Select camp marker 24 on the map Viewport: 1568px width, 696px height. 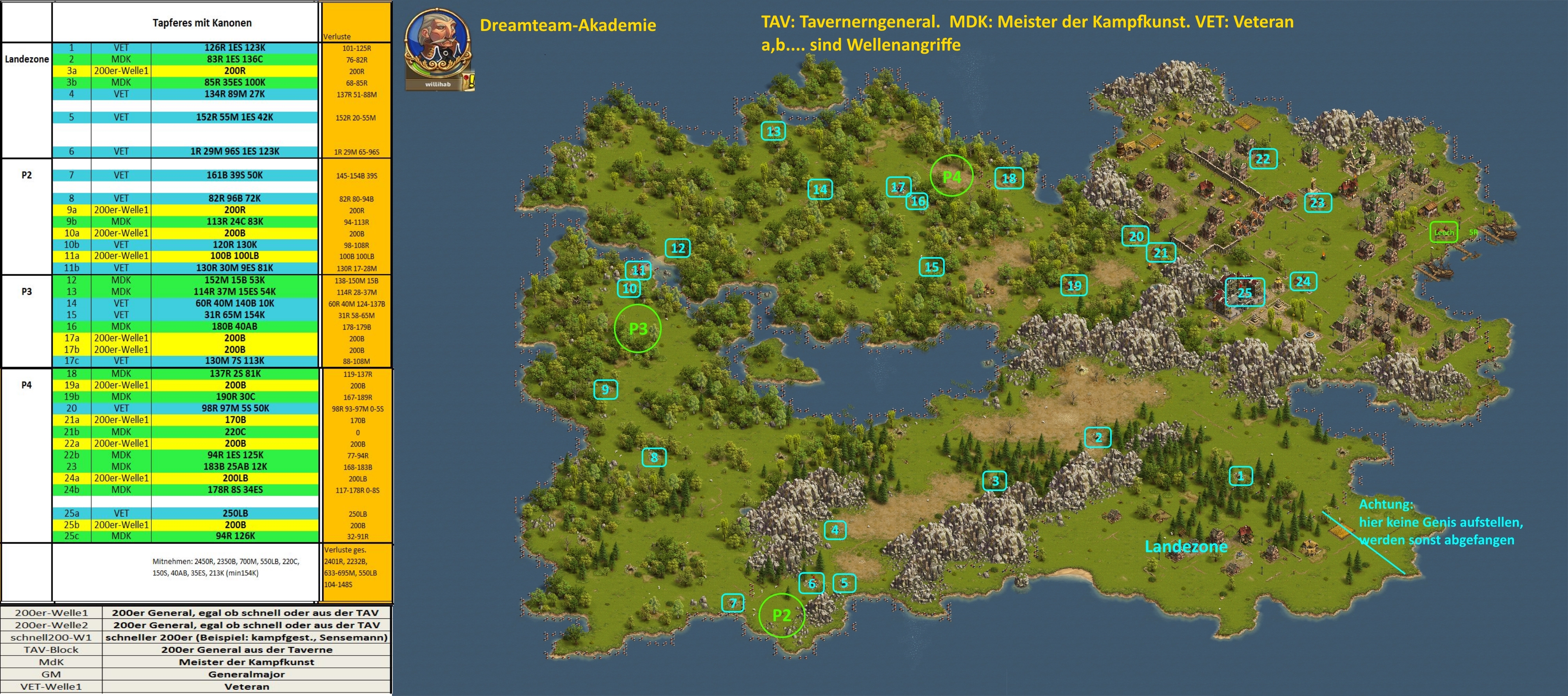(1303, 281)
